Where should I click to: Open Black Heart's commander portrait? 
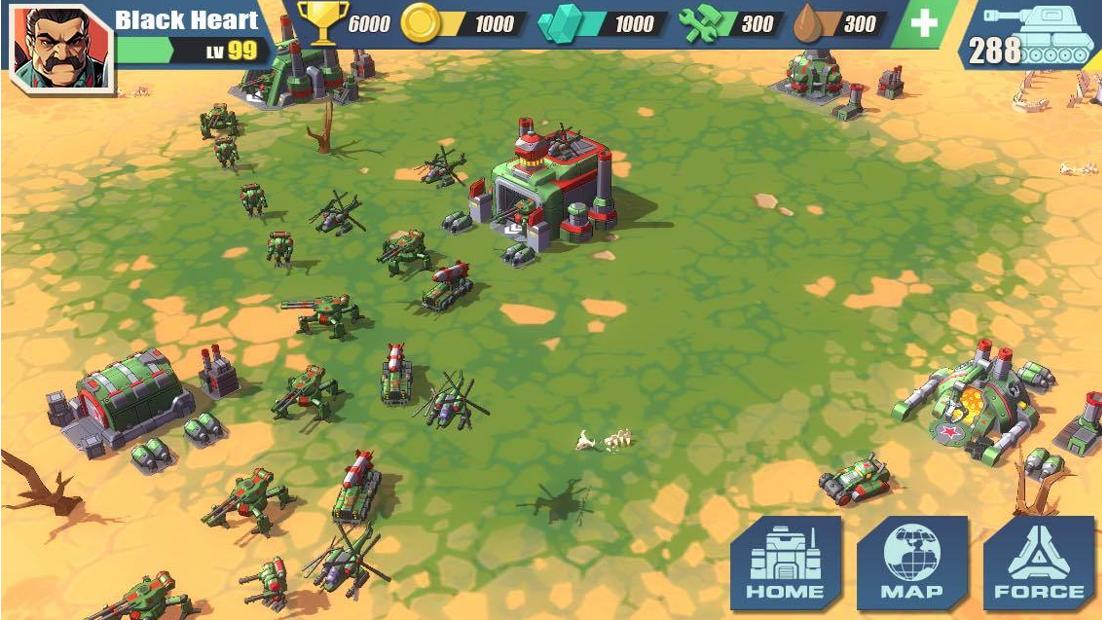pyautogui.click(x=59, y=47)
